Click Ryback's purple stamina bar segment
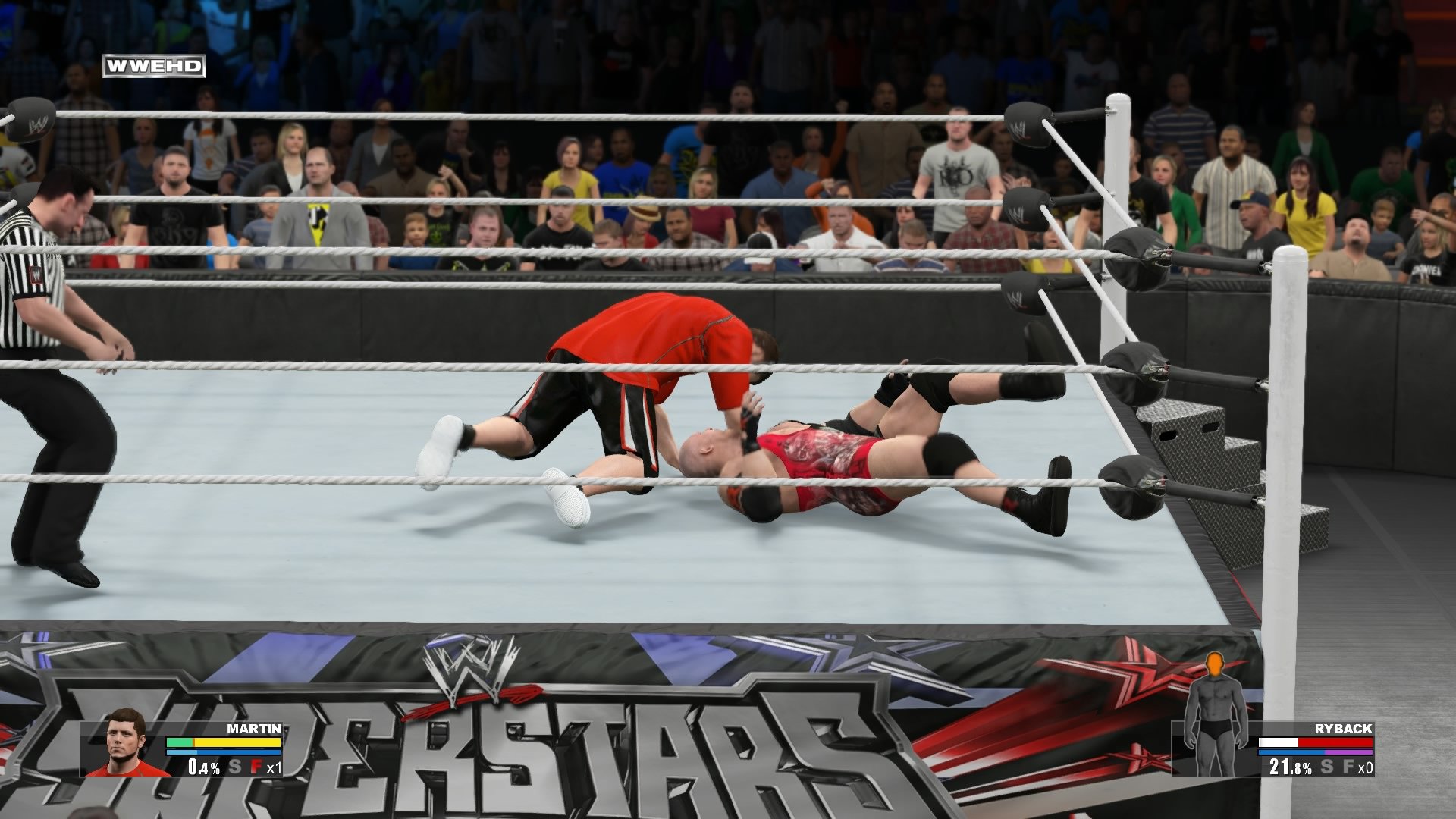 [x=1349, y=752]
